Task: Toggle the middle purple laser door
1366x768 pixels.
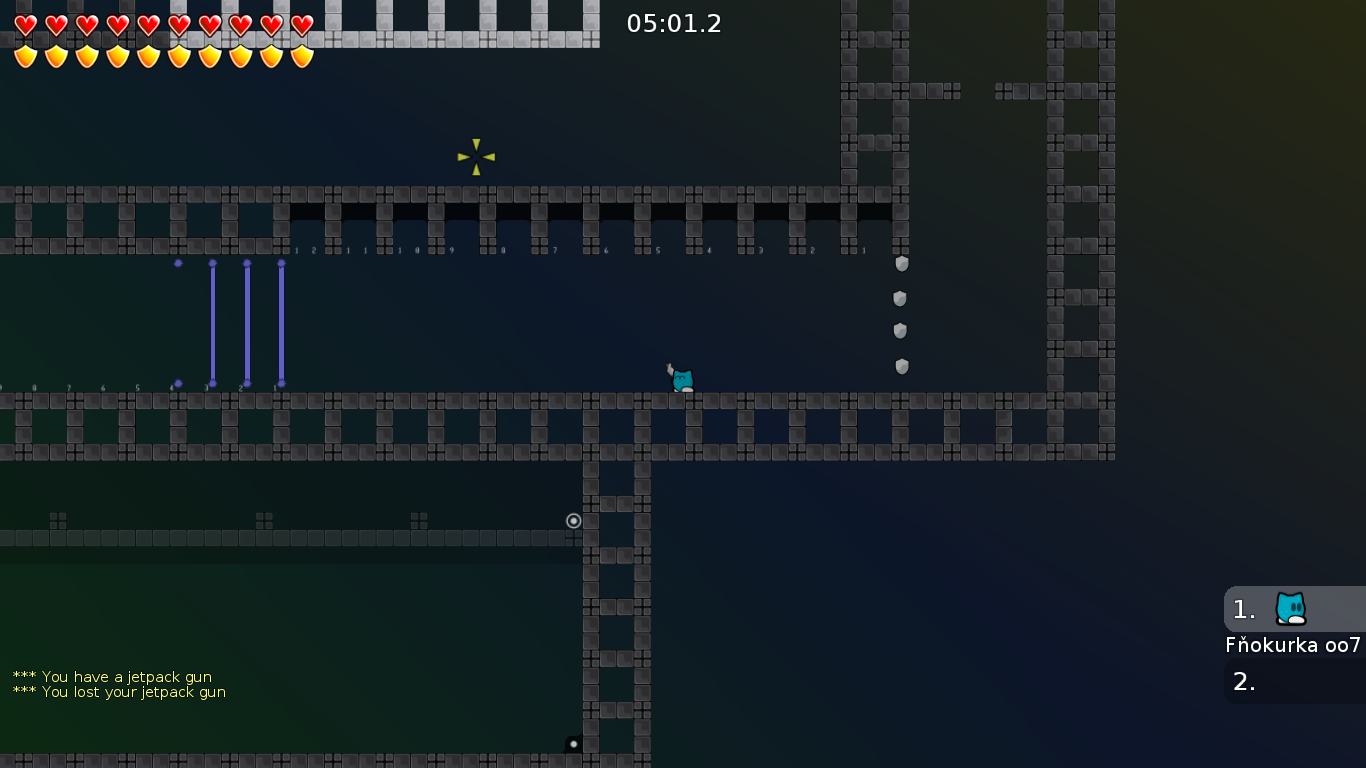Action: pos(246,320)
